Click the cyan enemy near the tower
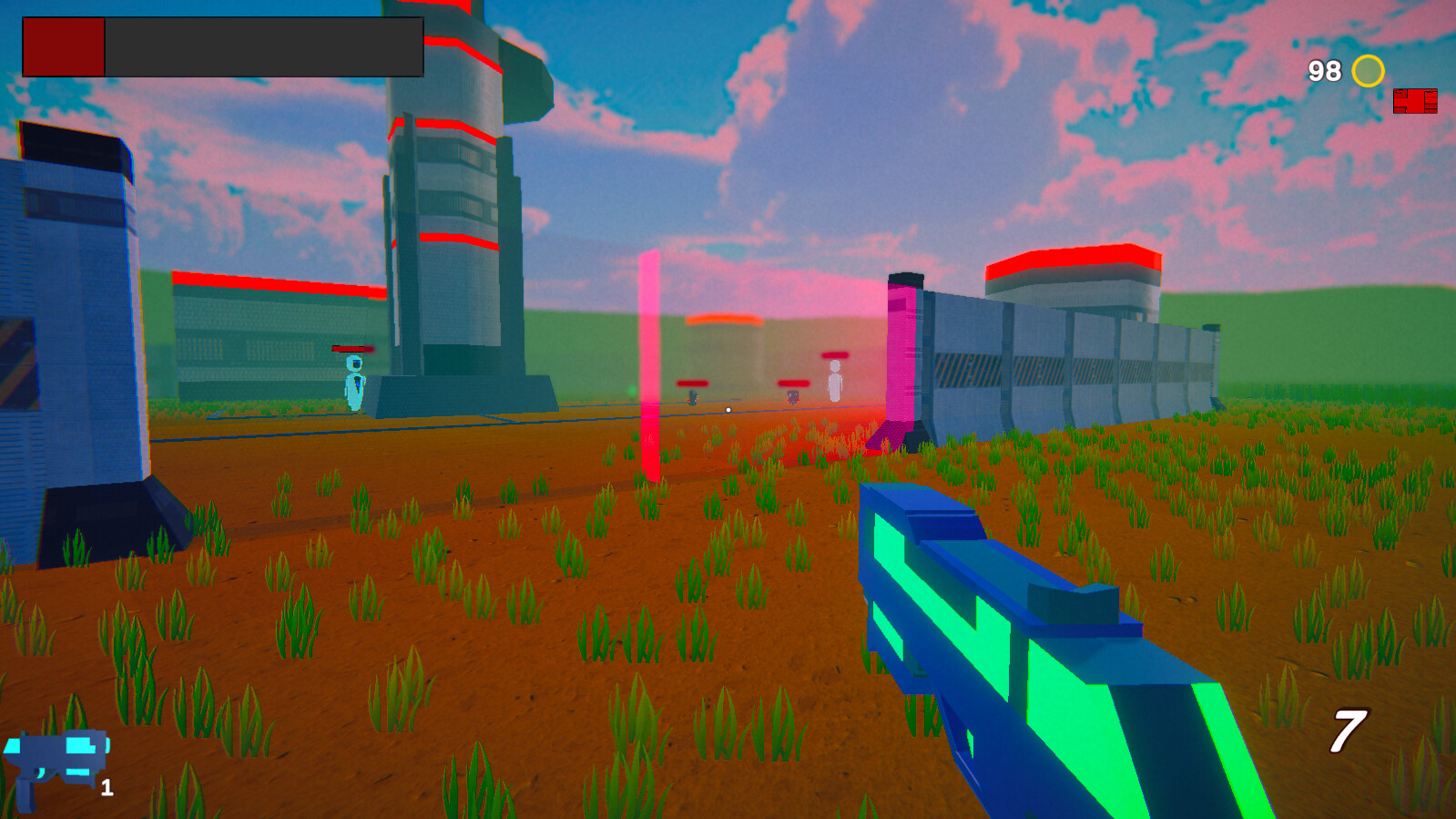 coord(353,385)
